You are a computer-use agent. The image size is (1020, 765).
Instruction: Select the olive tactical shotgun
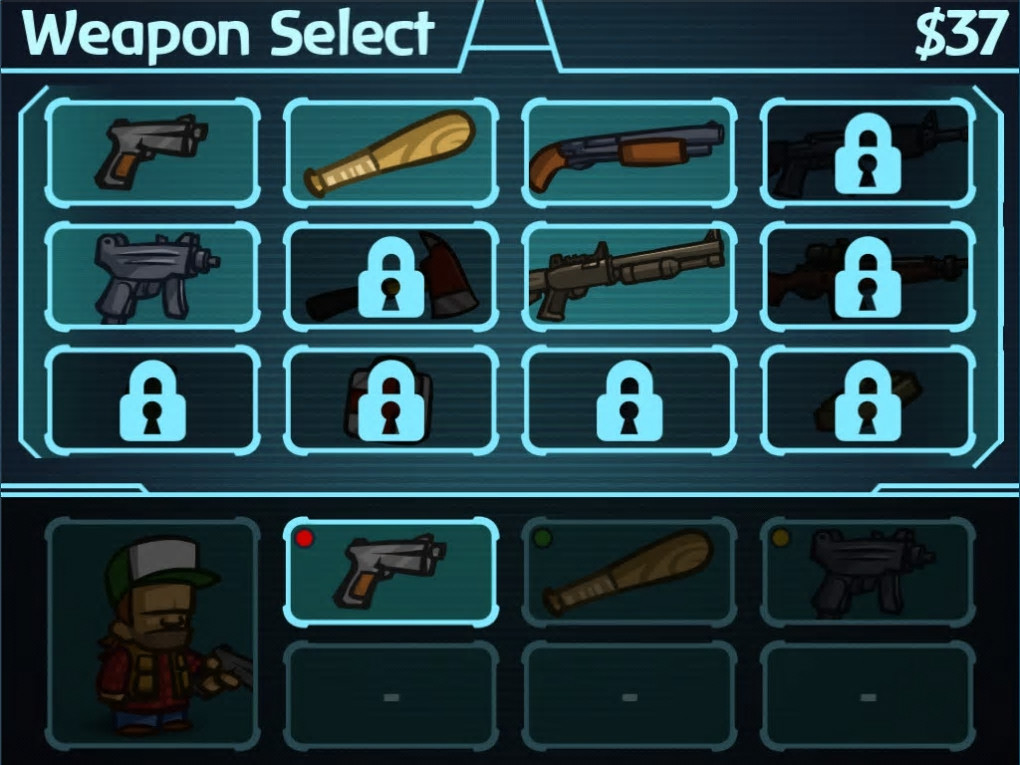628,276
